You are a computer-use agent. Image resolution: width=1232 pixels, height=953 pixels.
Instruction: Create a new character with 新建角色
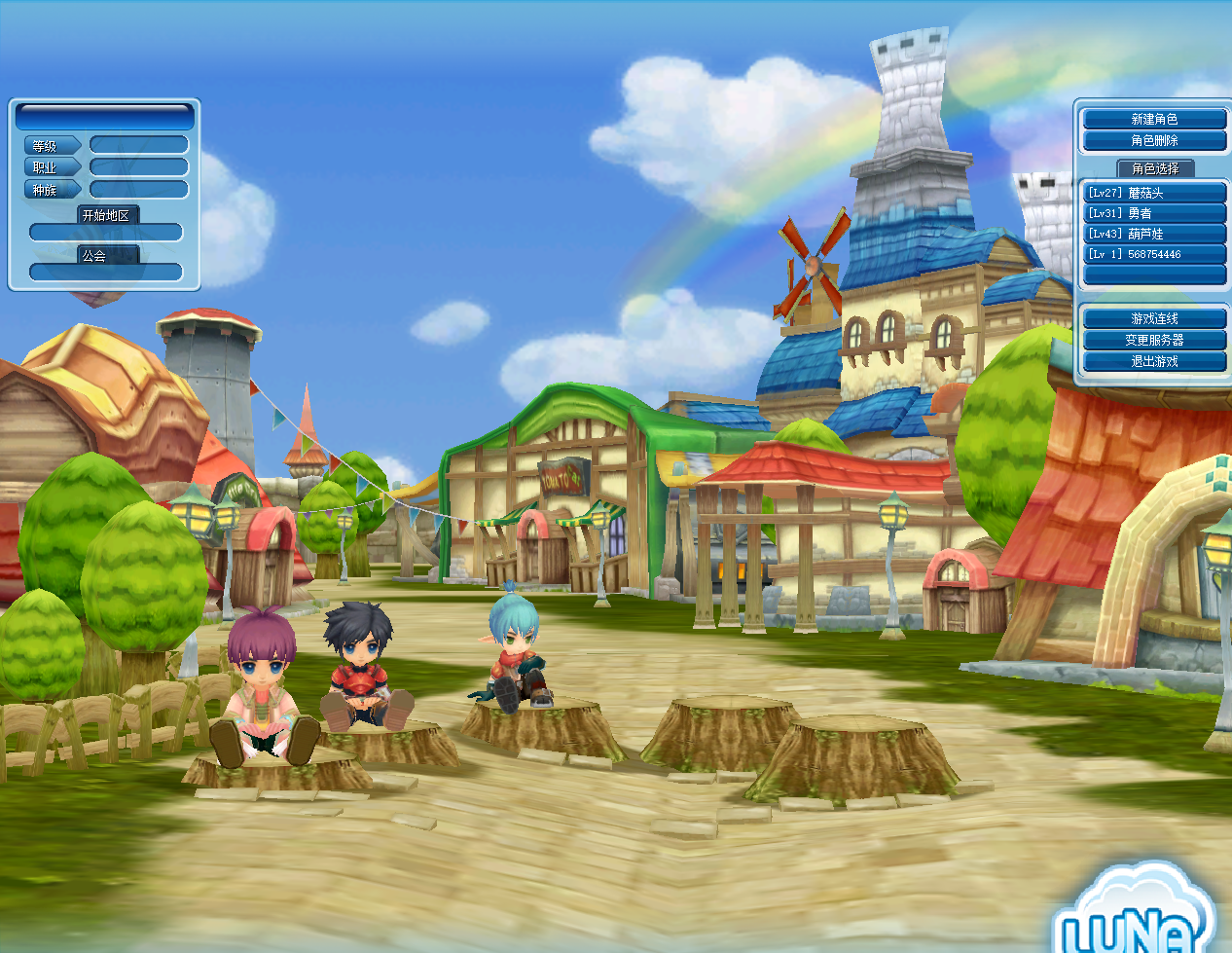click(1154, 119)
